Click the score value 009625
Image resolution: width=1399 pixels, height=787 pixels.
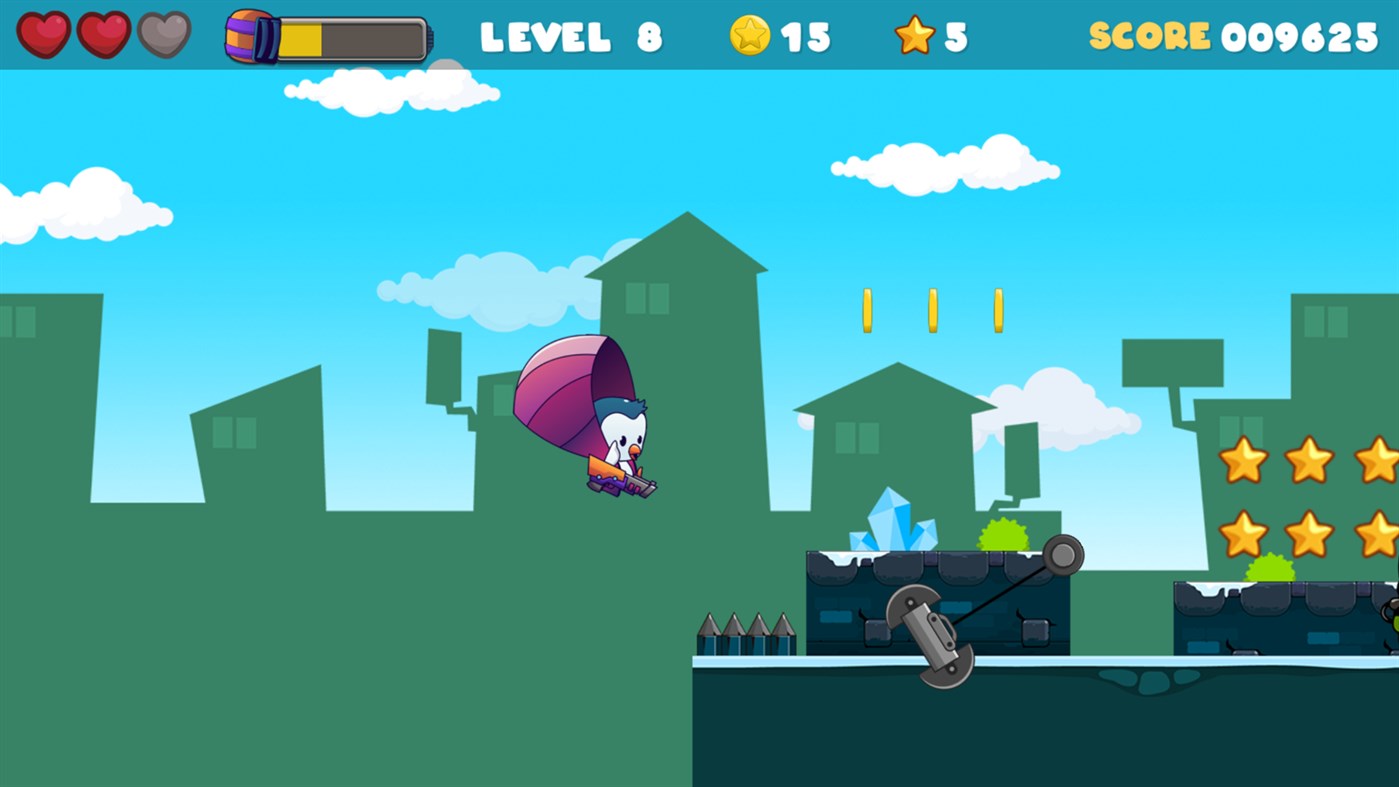click(1300, 35)
